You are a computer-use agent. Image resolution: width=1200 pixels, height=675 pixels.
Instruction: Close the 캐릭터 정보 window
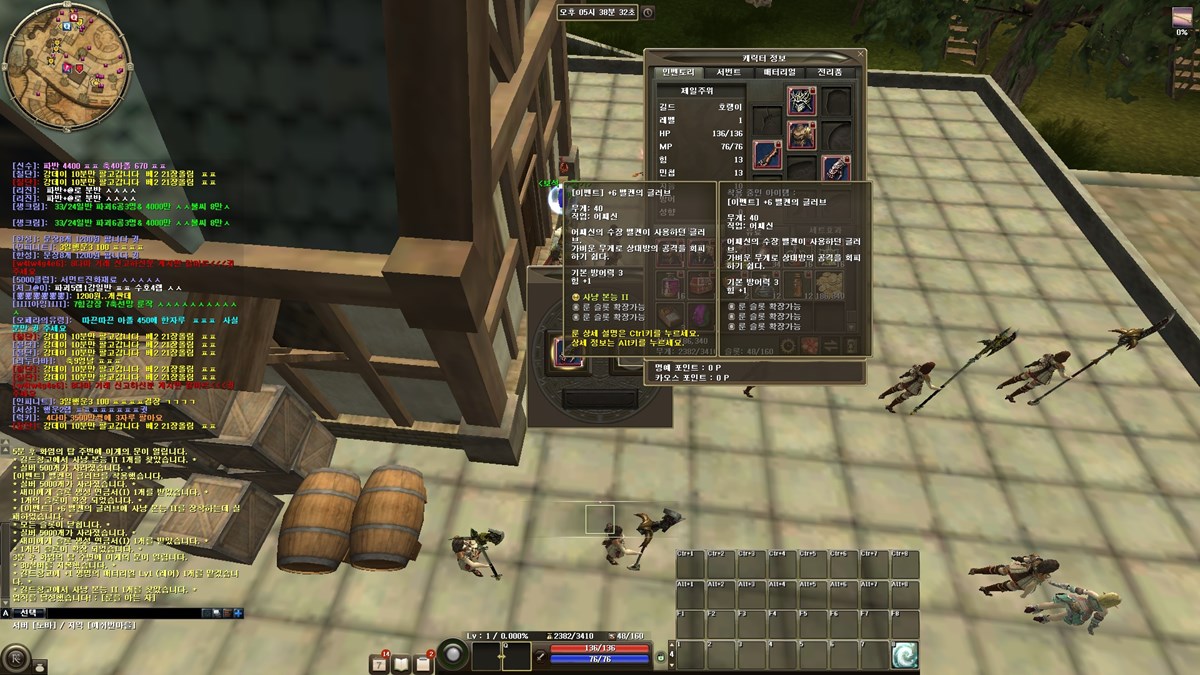[x=861, y=55]
